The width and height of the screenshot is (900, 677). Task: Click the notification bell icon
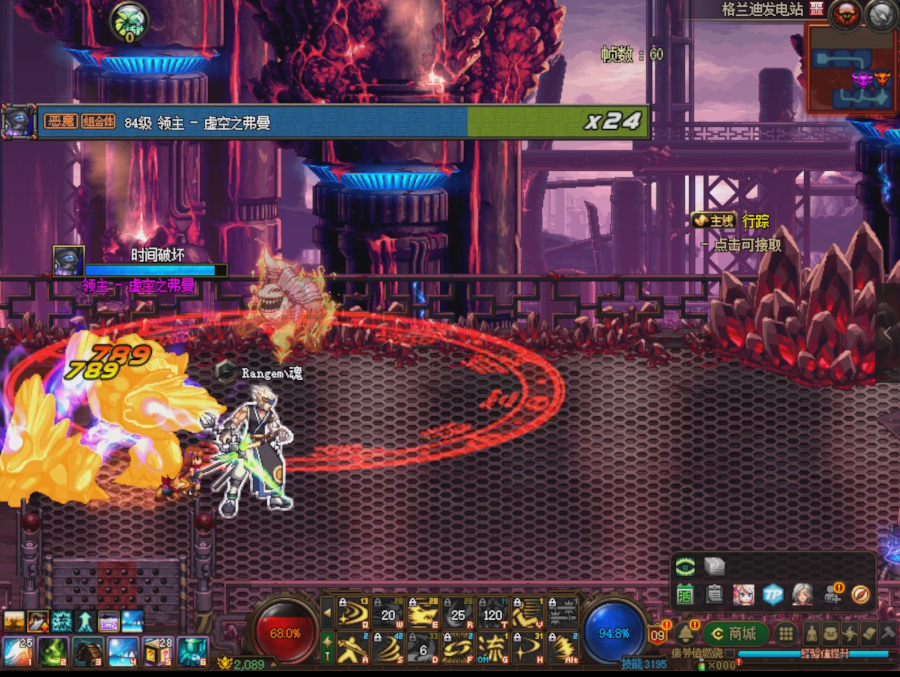[687, 634]
